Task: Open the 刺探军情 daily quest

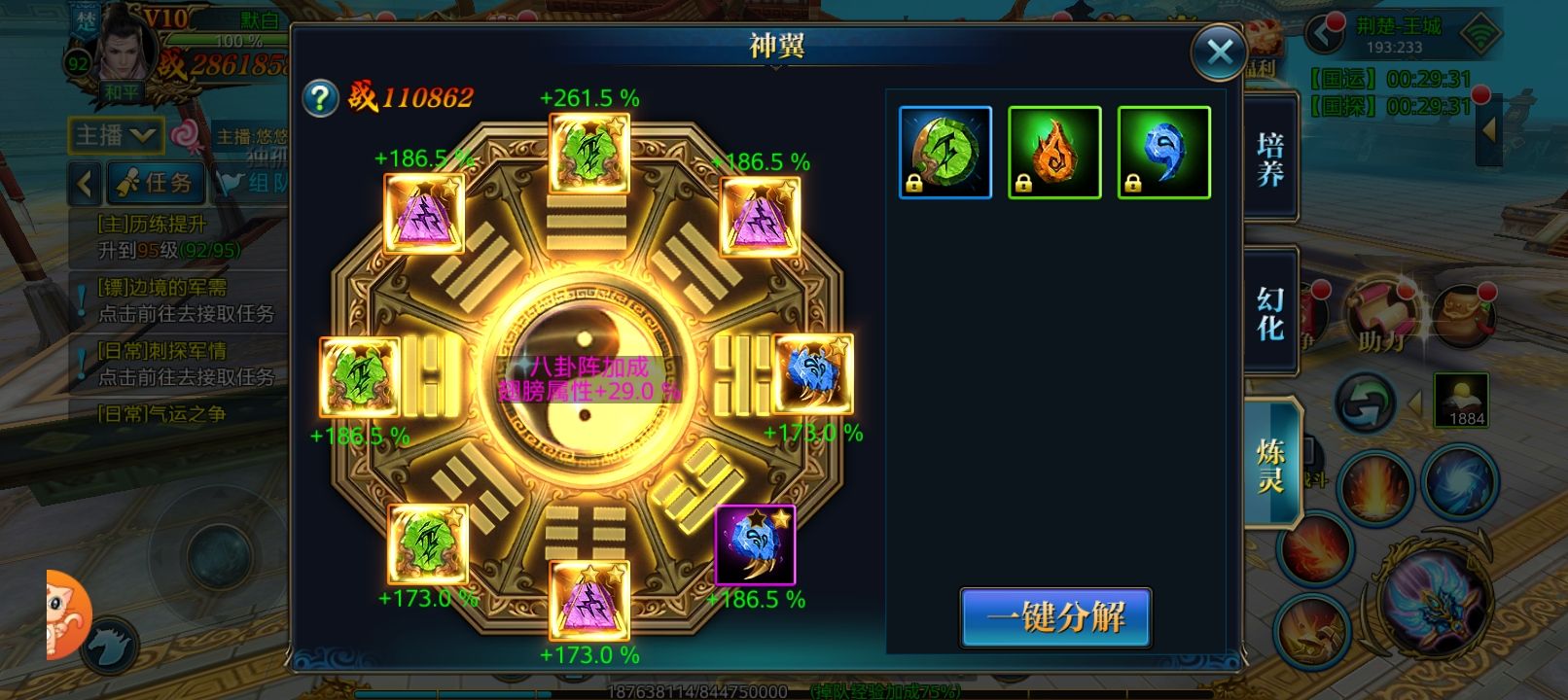Action: [x=185, y=364]
